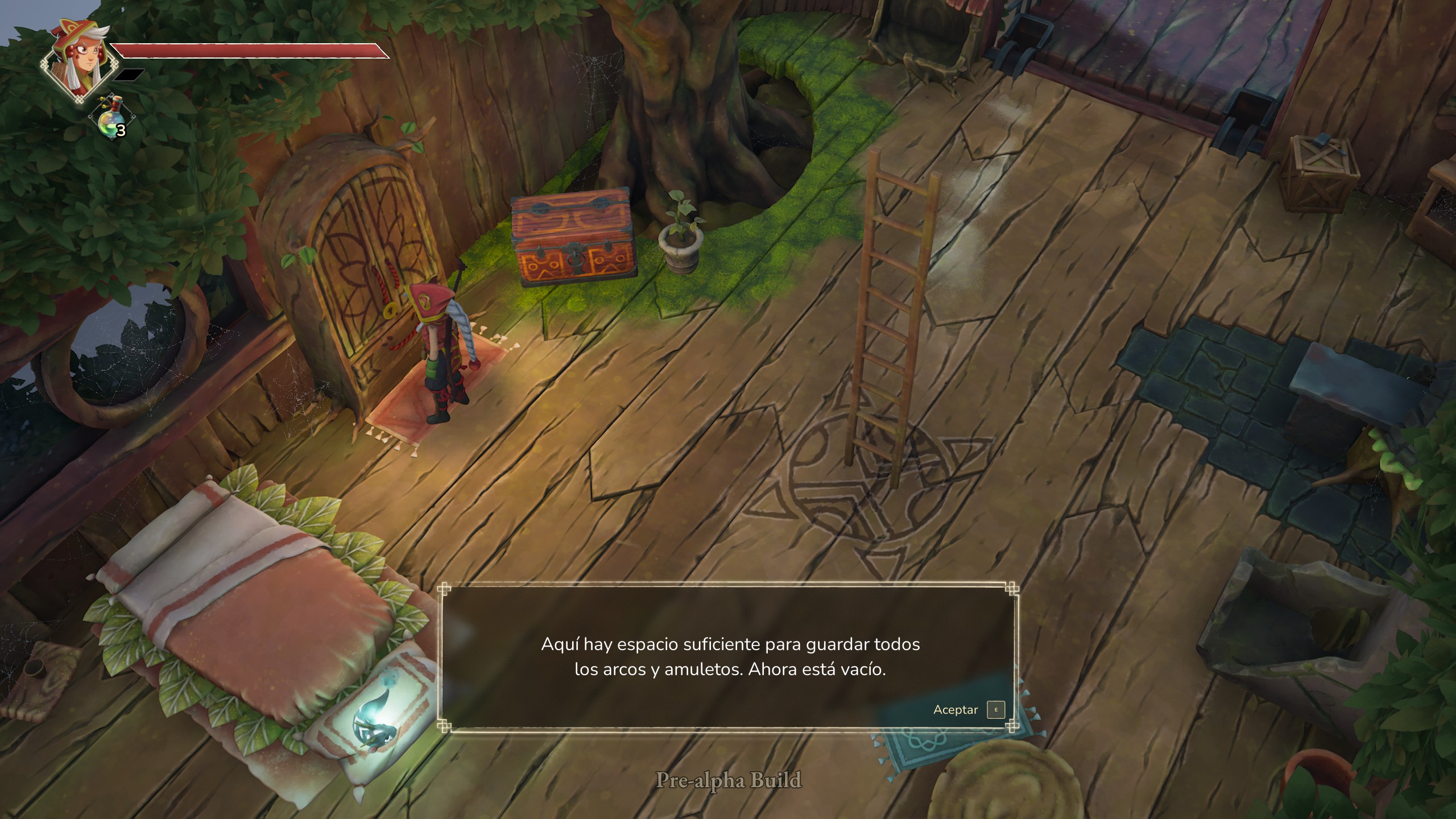The height and width of the screenshot is (819, 1456).
Task: Click the red-hooded character portrait
Action: pyautogui.click(x=75, y=61)
